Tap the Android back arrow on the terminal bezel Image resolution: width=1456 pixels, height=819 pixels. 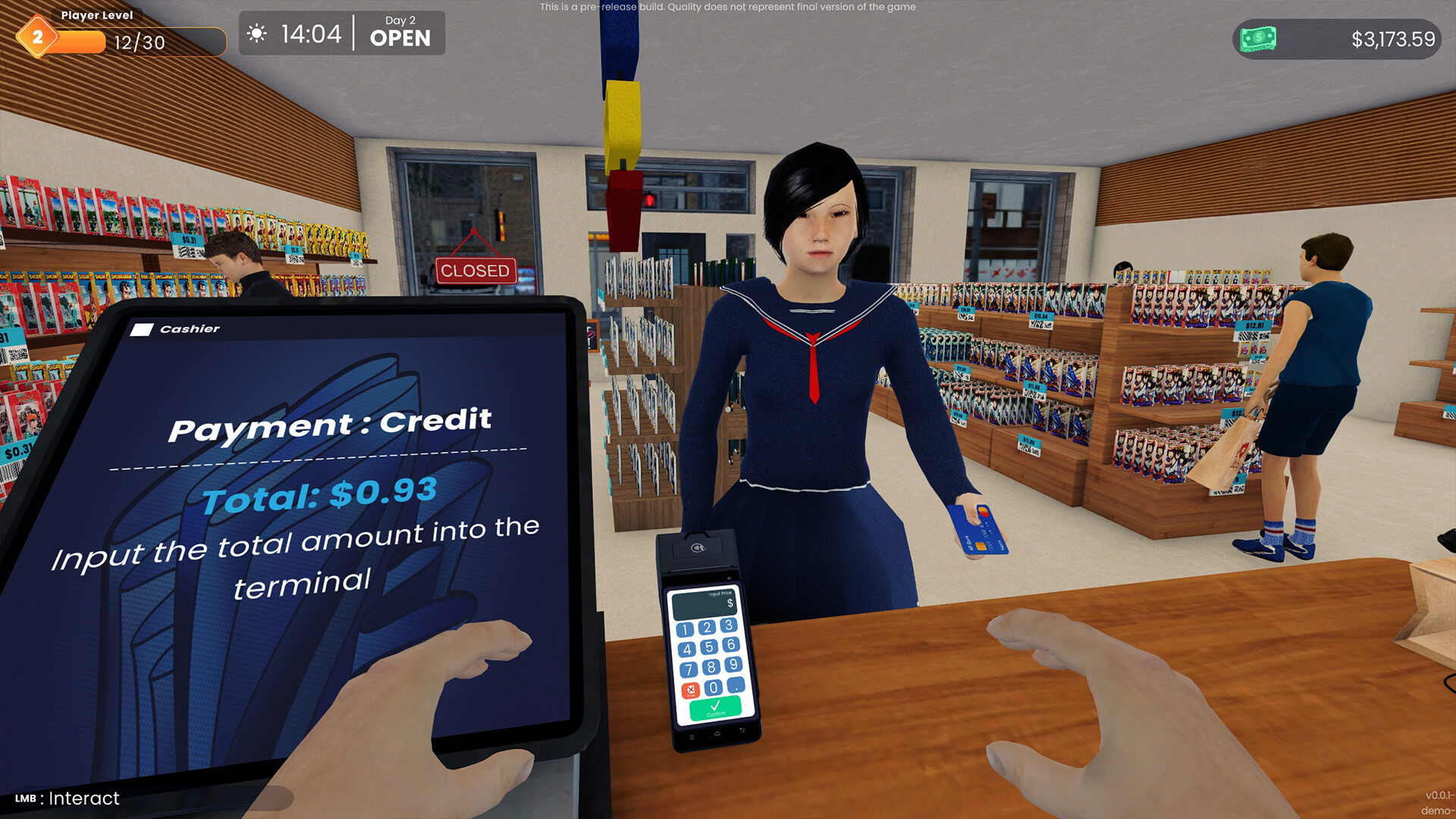742,730
